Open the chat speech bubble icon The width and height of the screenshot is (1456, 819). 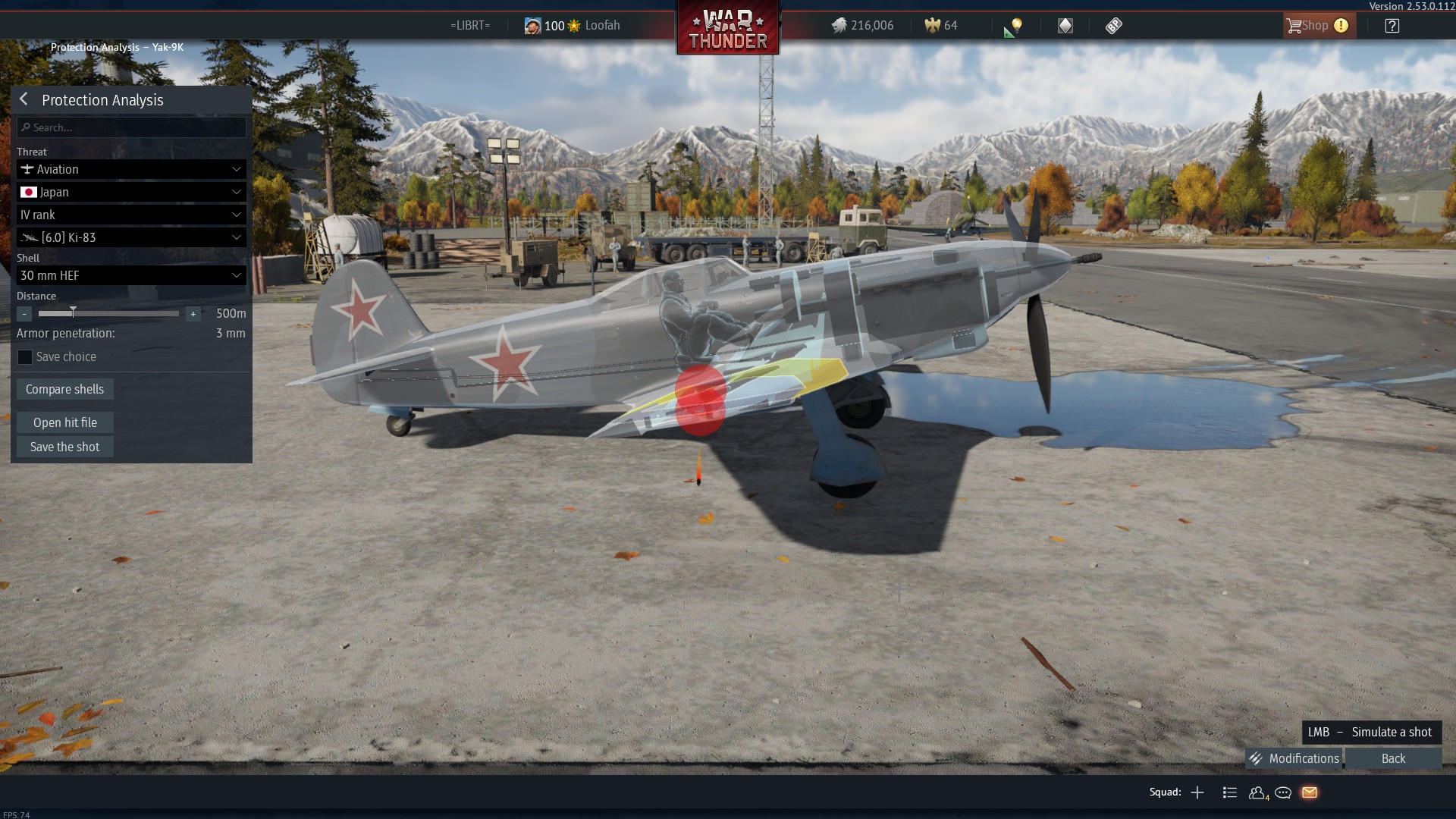coord(1283,792)
